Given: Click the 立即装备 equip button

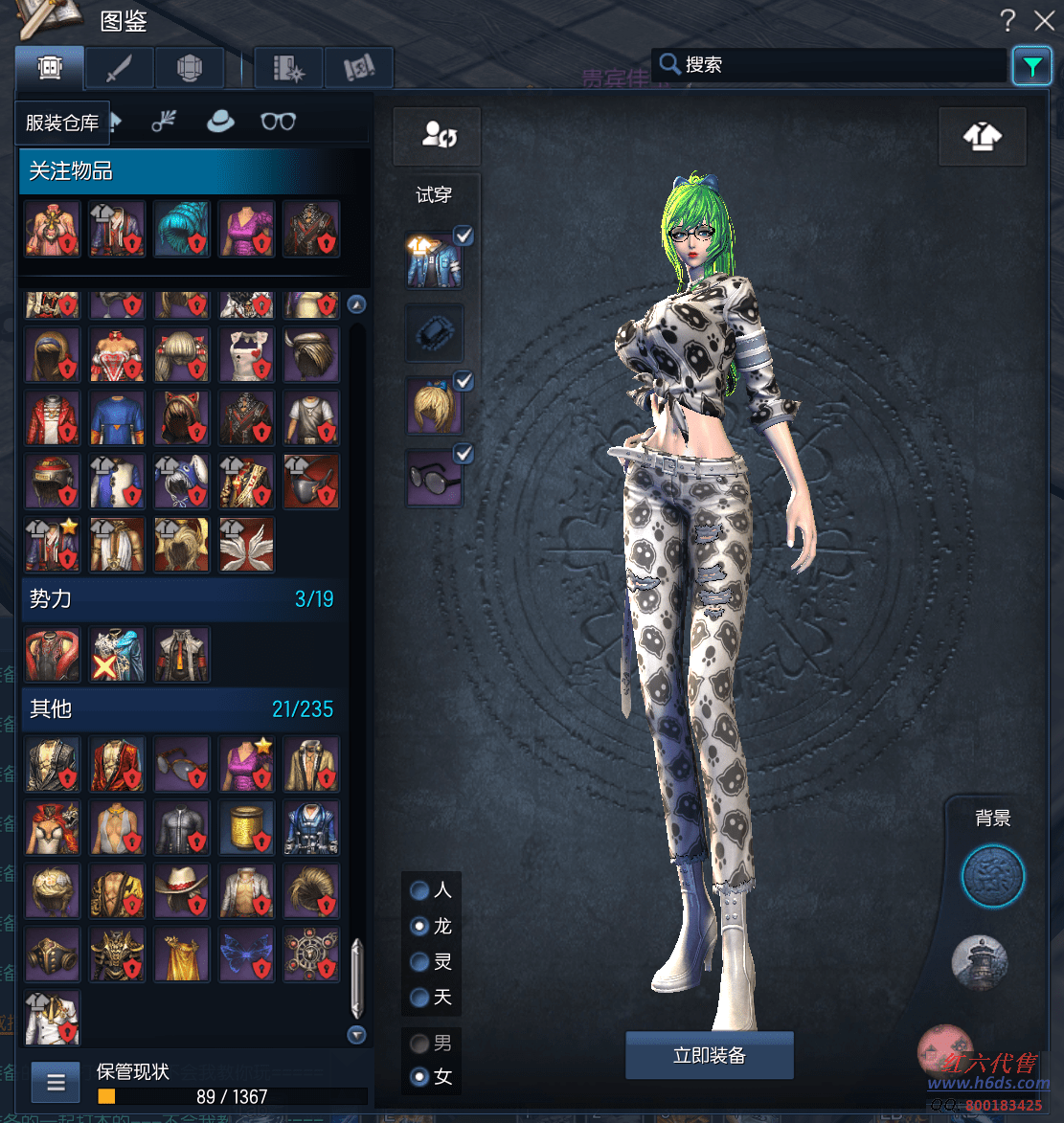Looking at the screenshot, I should [x=709, y=1056].
